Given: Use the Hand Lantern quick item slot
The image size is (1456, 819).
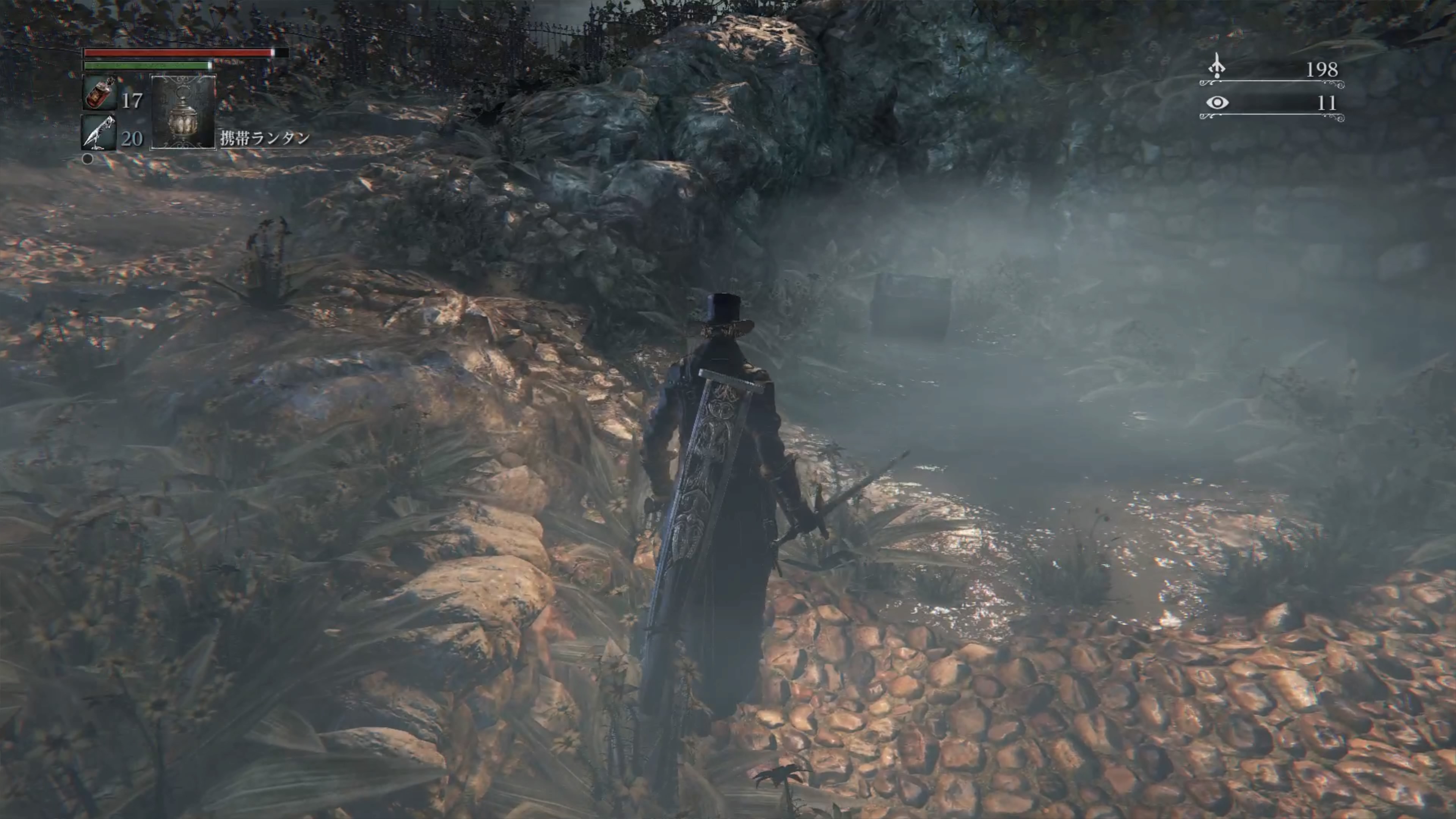Looking at the screenshot, I should [183, 112].
